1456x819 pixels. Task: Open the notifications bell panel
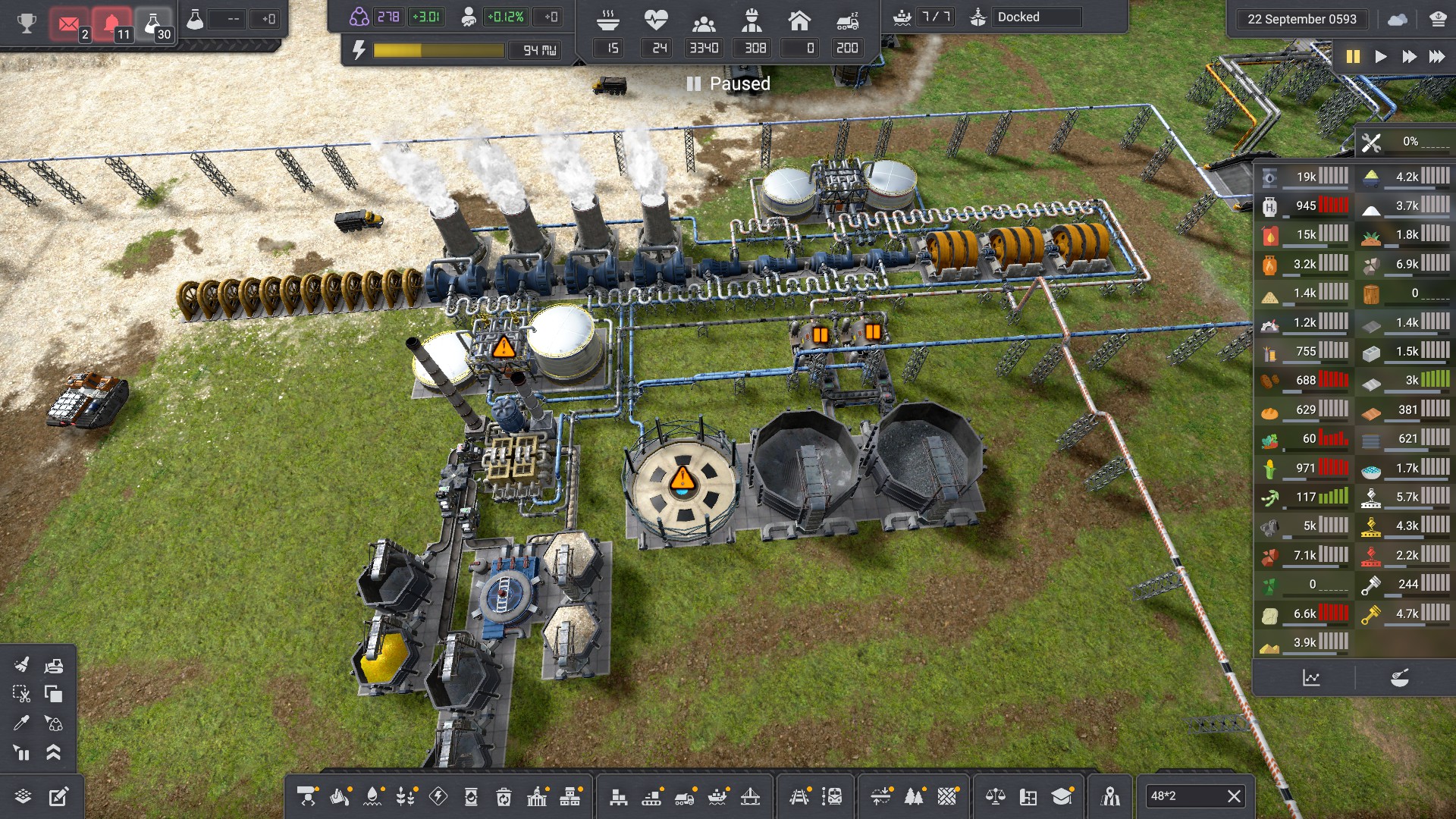point(111,24)
